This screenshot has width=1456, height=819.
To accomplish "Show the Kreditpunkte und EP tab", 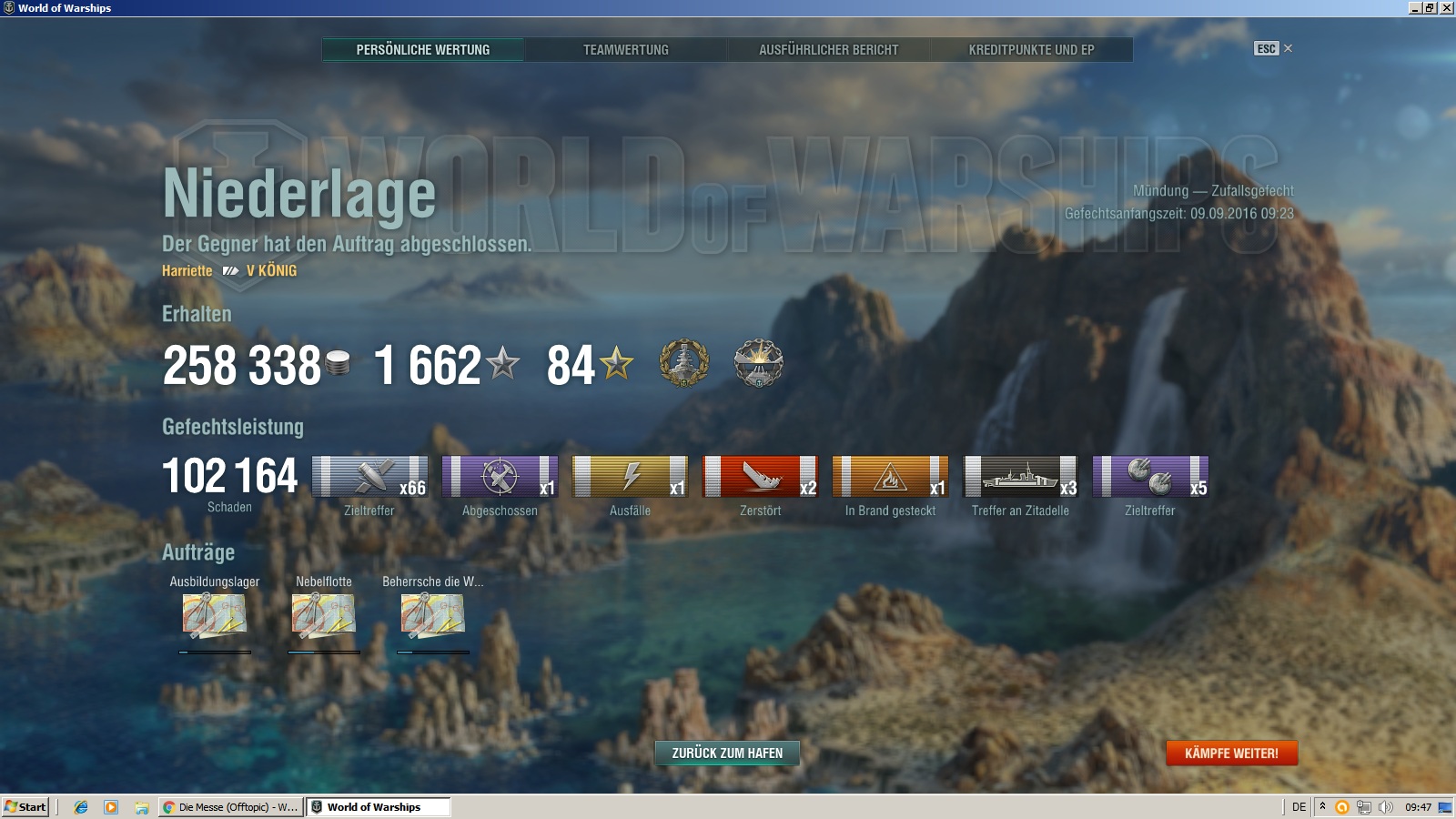I will tap(1031, 50).
